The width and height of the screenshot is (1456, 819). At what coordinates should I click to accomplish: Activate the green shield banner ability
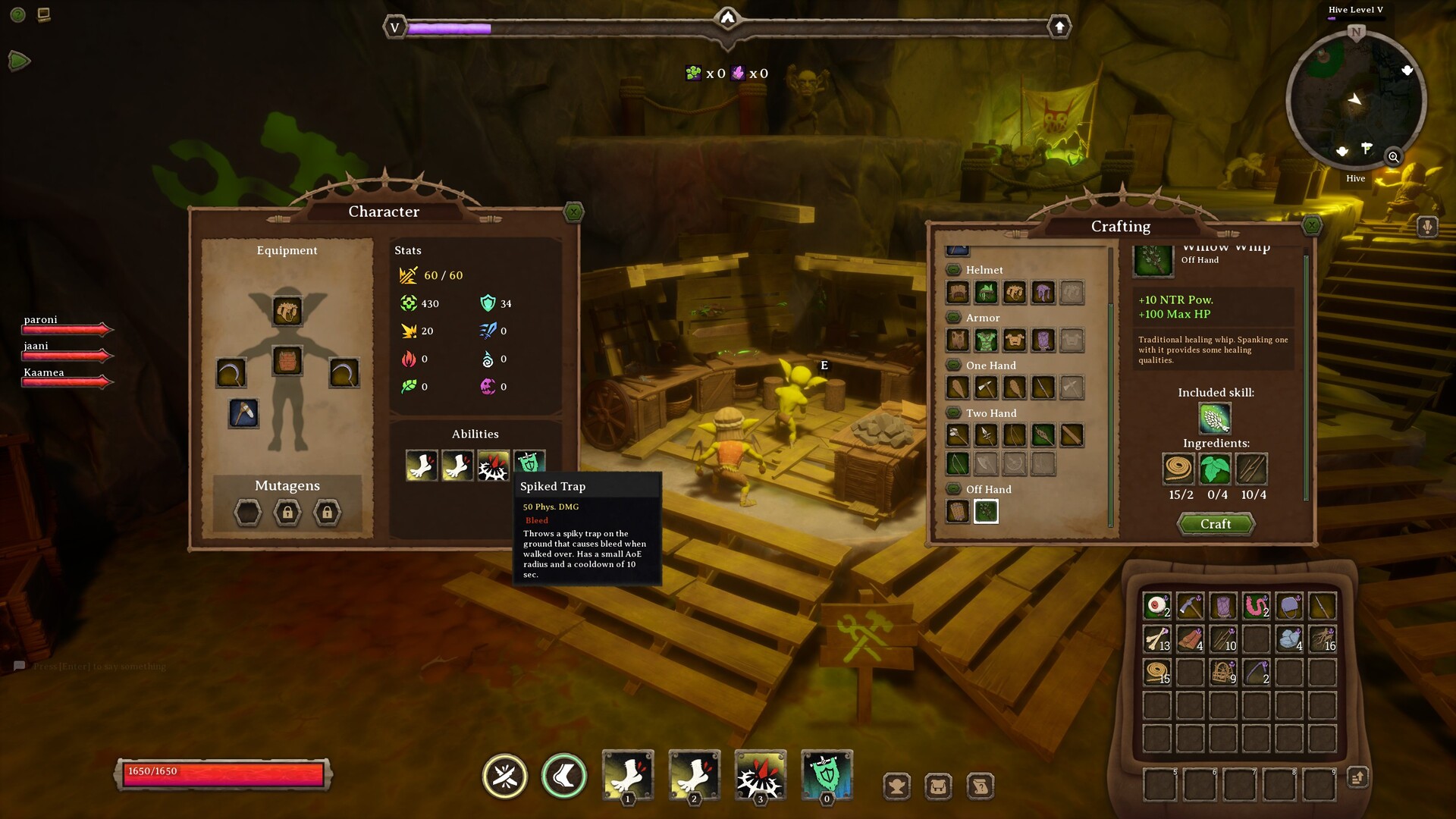pyautogui.click(x=827, y=776)
